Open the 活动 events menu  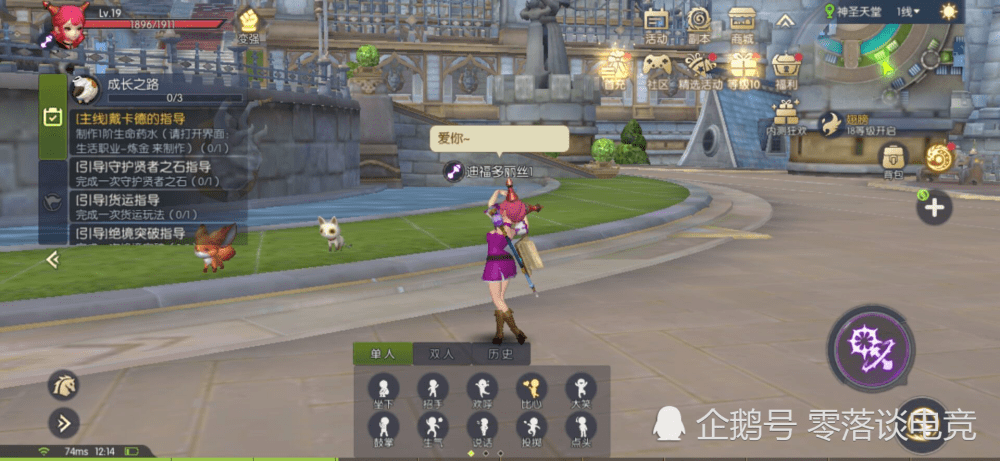coord(656,24)
